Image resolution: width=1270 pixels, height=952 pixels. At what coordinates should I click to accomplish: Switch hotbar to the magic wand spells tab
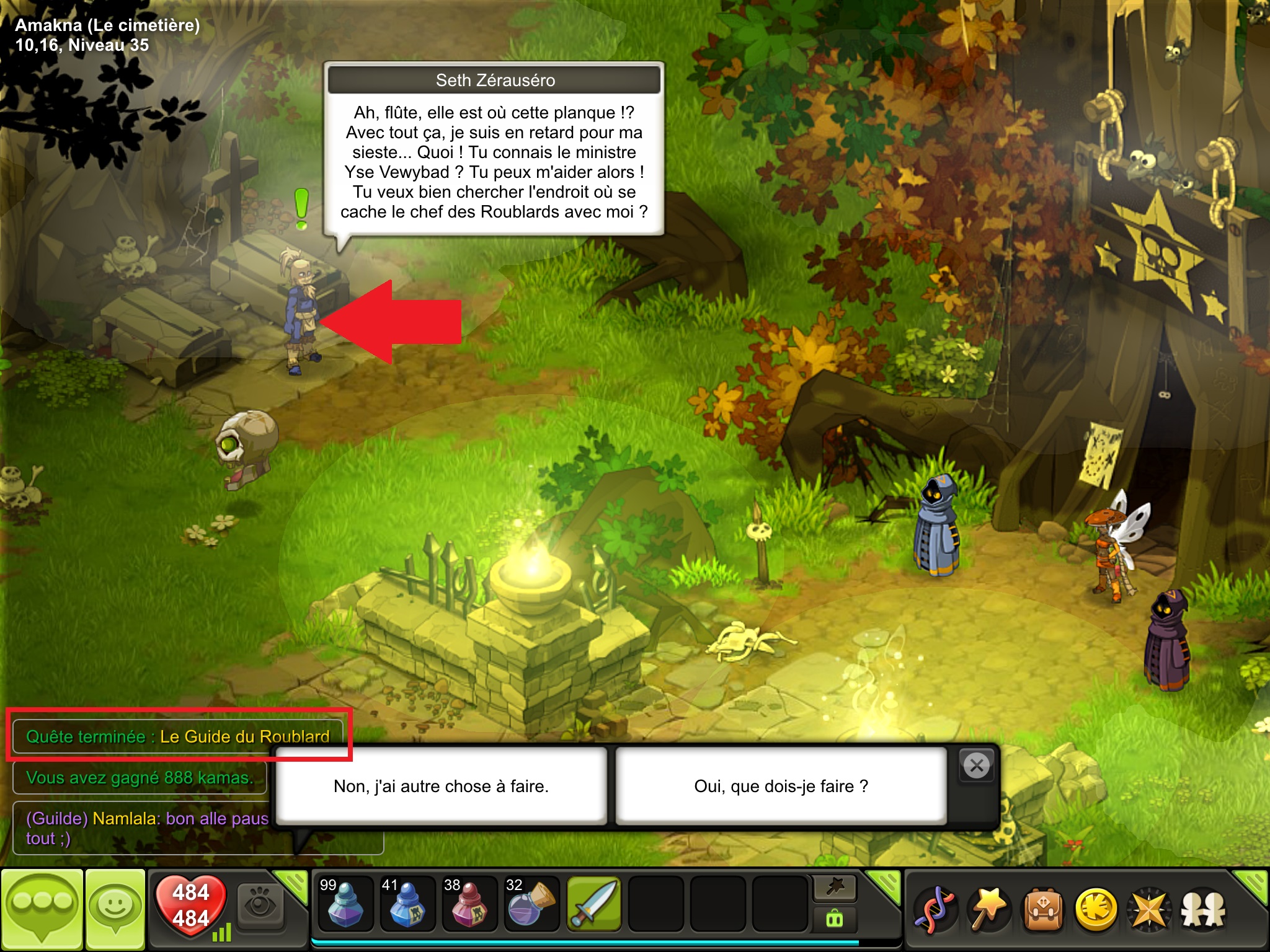tap(835, 888)
